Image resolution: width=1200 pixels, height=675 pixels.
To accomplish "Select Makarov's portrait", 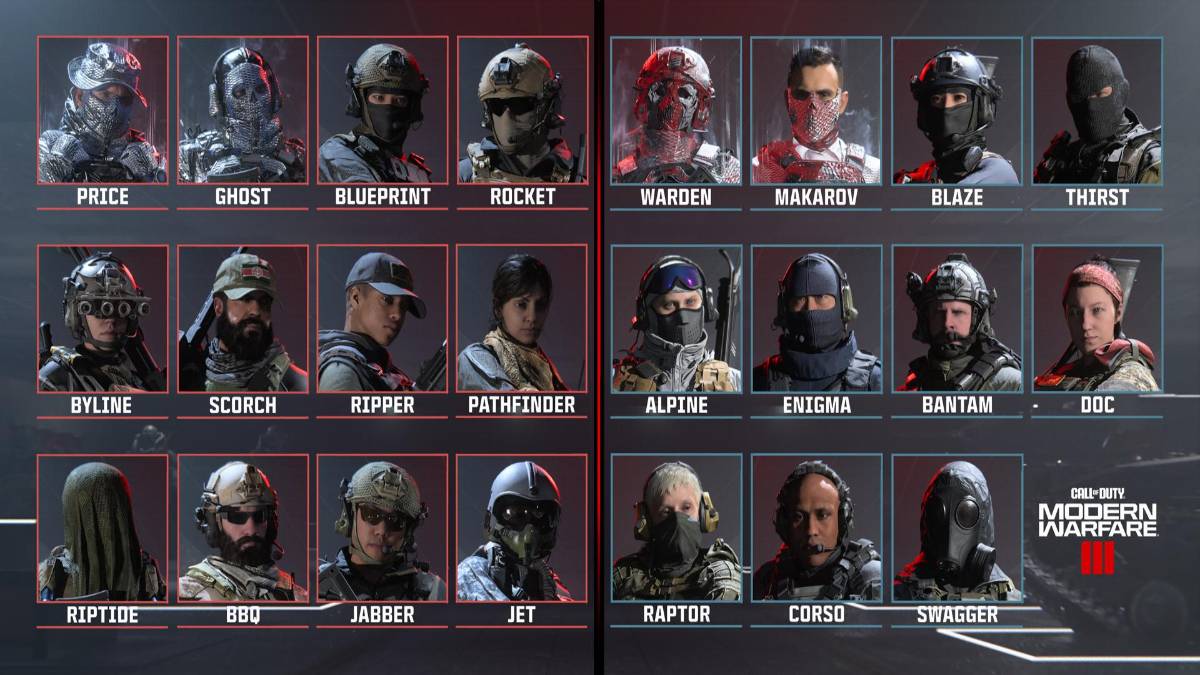I will [x=816, y=110].
